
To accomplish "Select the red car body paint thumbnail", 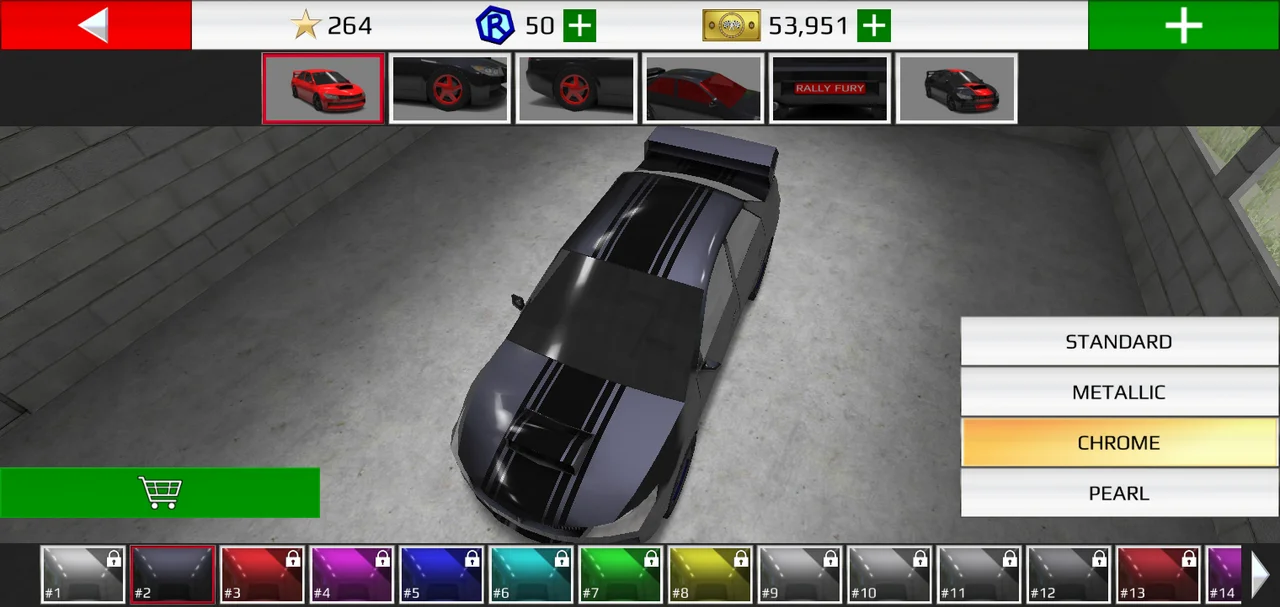I will 323,89.
